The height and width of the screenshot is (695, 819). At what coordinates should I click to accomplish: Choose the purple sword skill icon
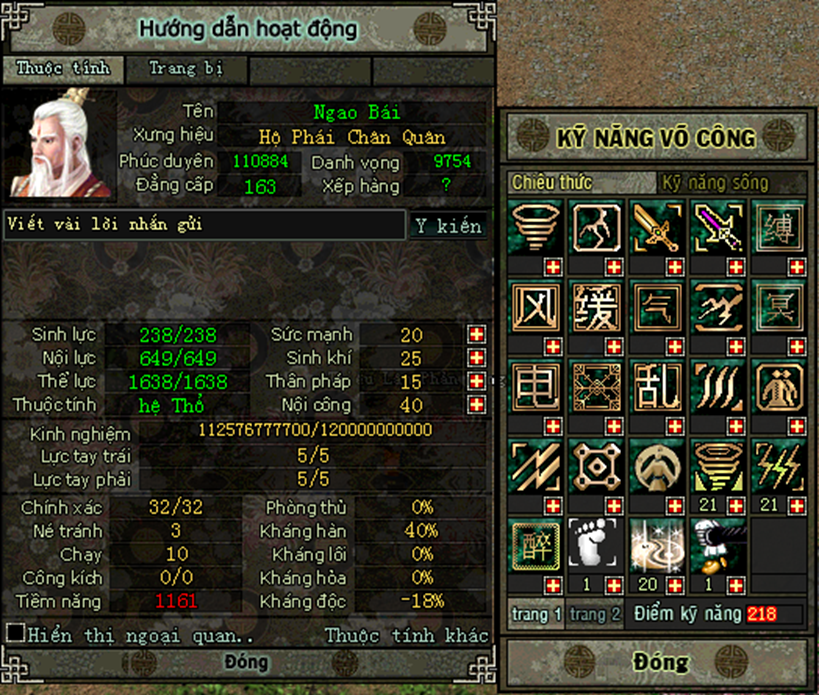[x=719, y=225]
